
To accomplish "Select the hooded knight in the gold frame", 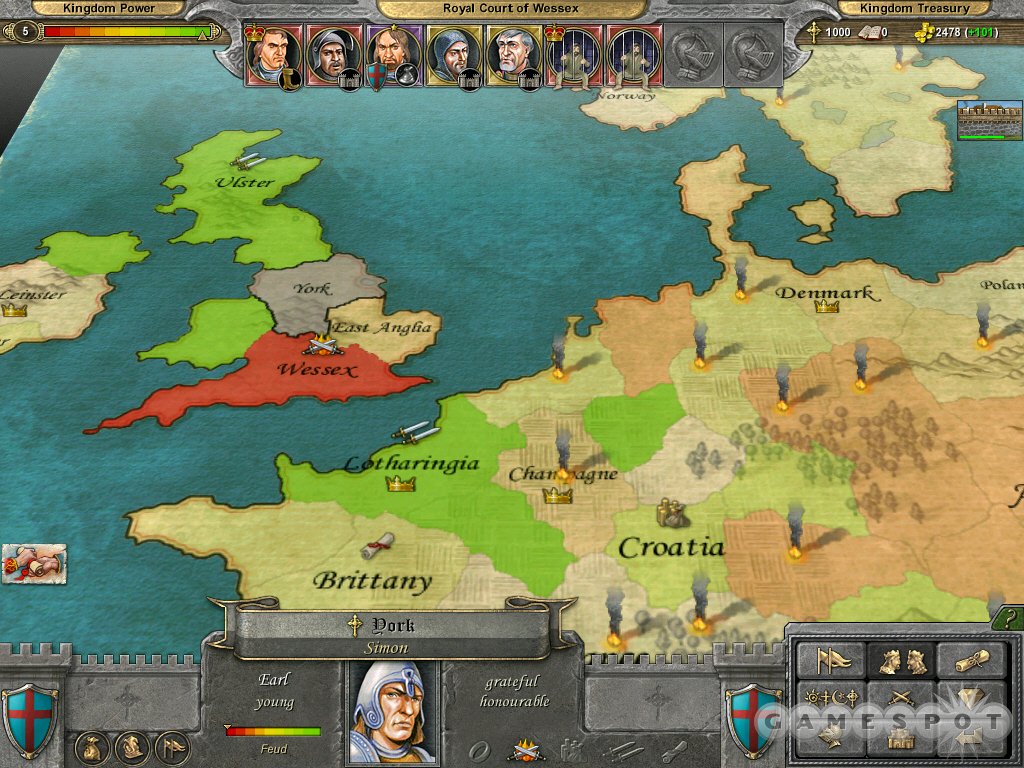I will tap(454, 54).
